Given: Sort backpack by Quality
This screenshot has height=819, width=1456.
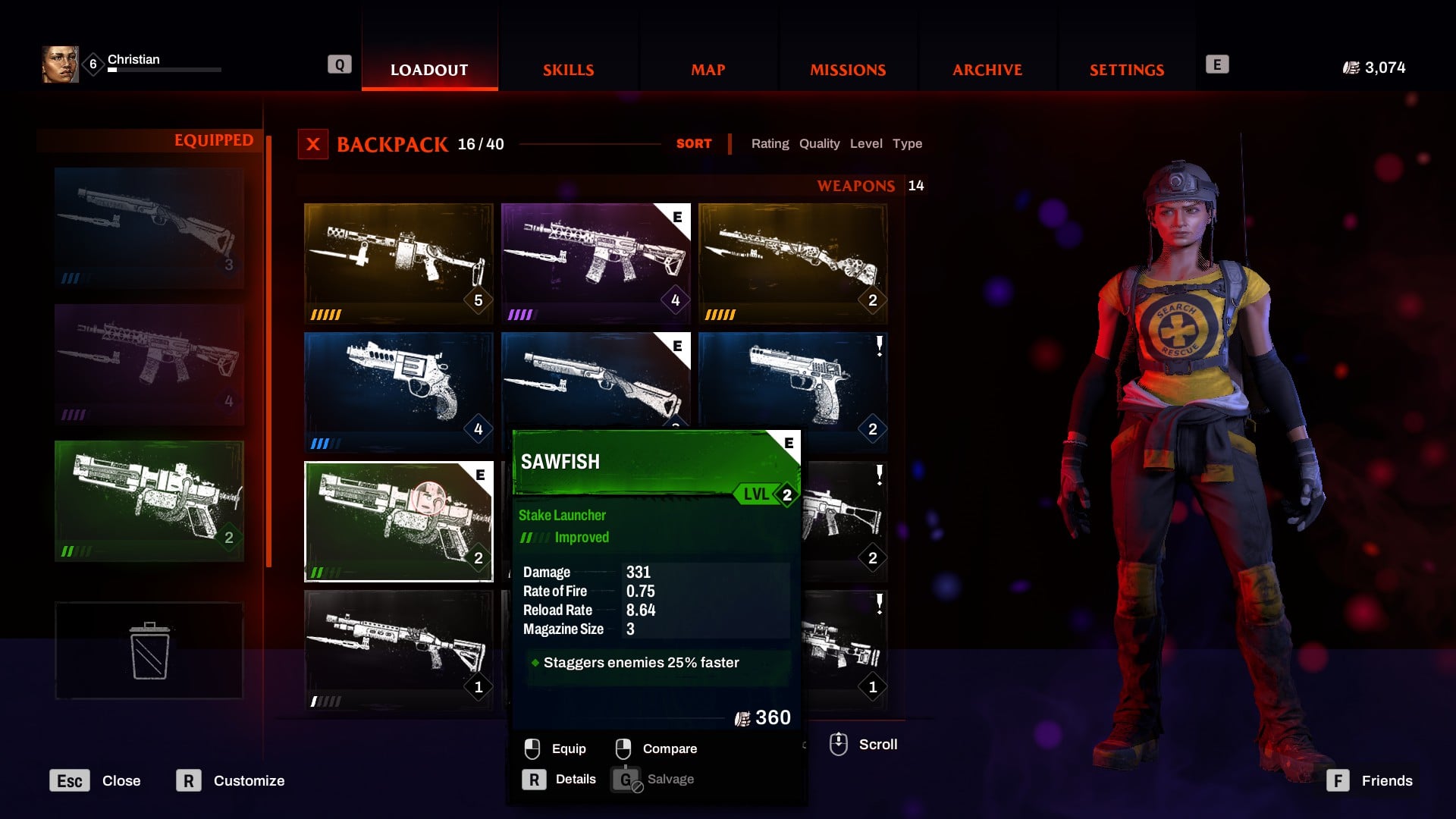Looking at the screenshot, I should click(x=819, y=144).
